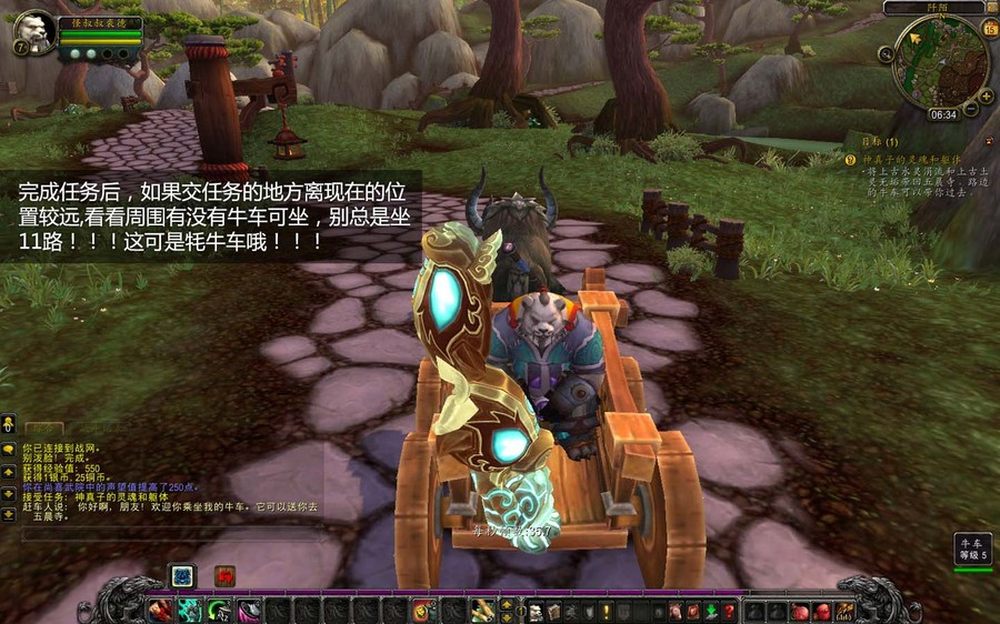1000x624 pixels.
Task: Click the pandaren player portrait
Action: [x=36, y=32]
